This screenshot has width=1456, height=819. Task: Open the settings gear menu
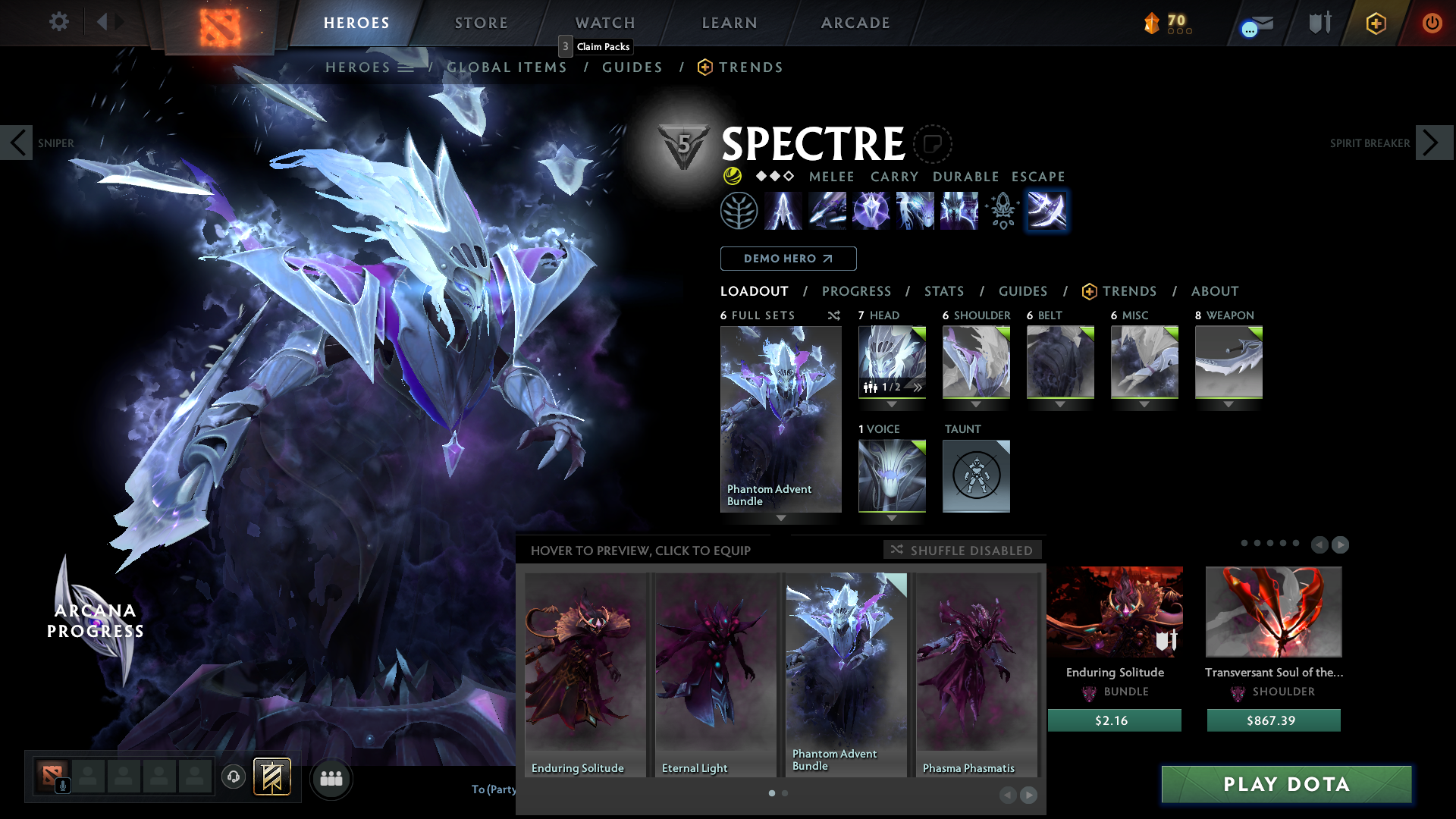pyautogui.click(x=58, y=22)
